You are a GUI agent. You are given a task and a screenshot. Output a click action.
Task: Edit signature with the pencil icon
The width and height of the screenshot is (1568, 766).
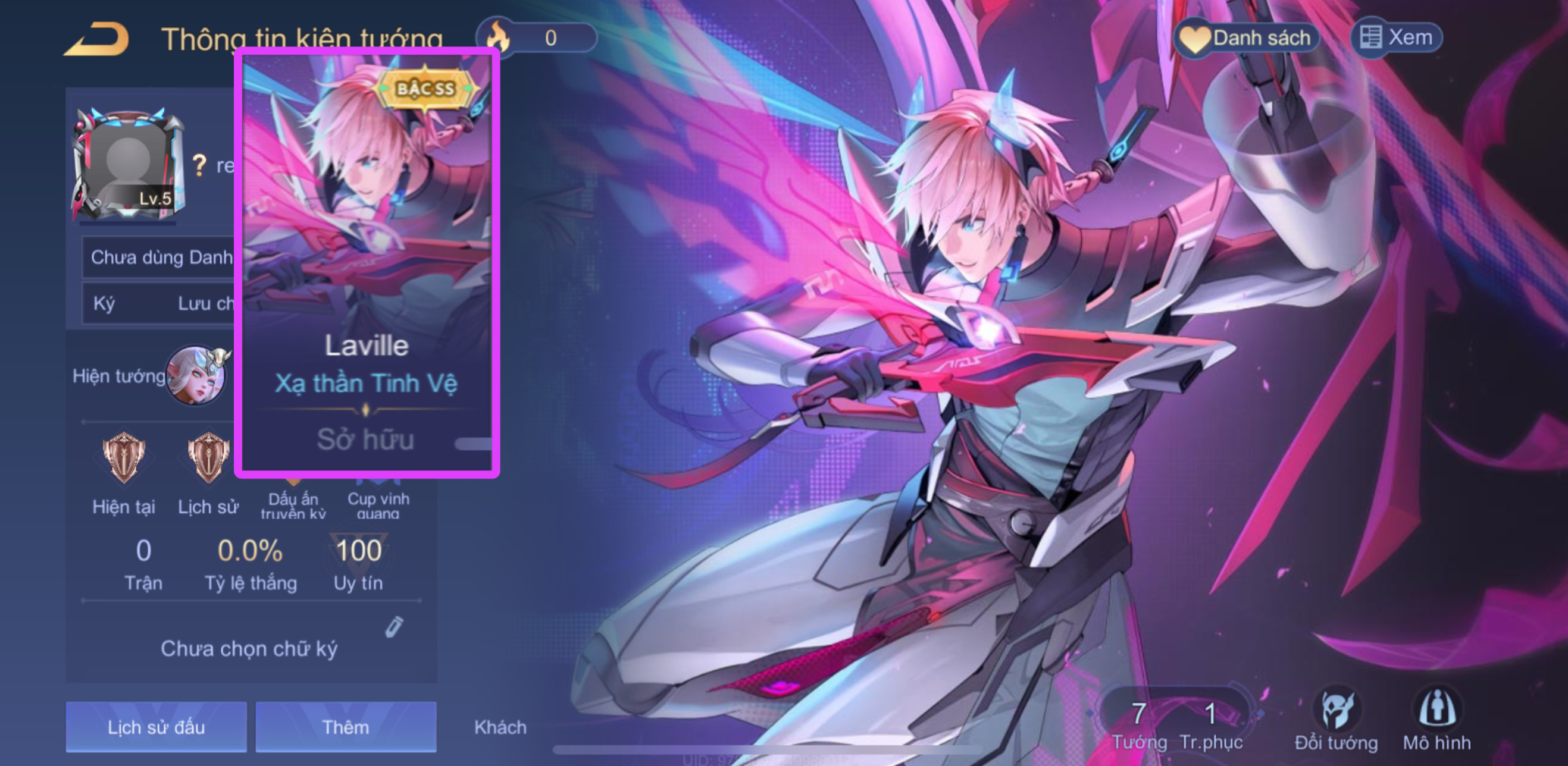[394, 627]
